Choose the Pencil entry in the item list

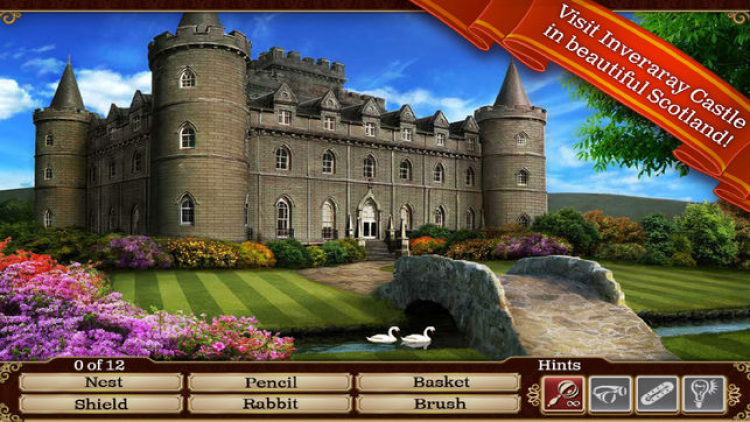(x=270, y=382)
